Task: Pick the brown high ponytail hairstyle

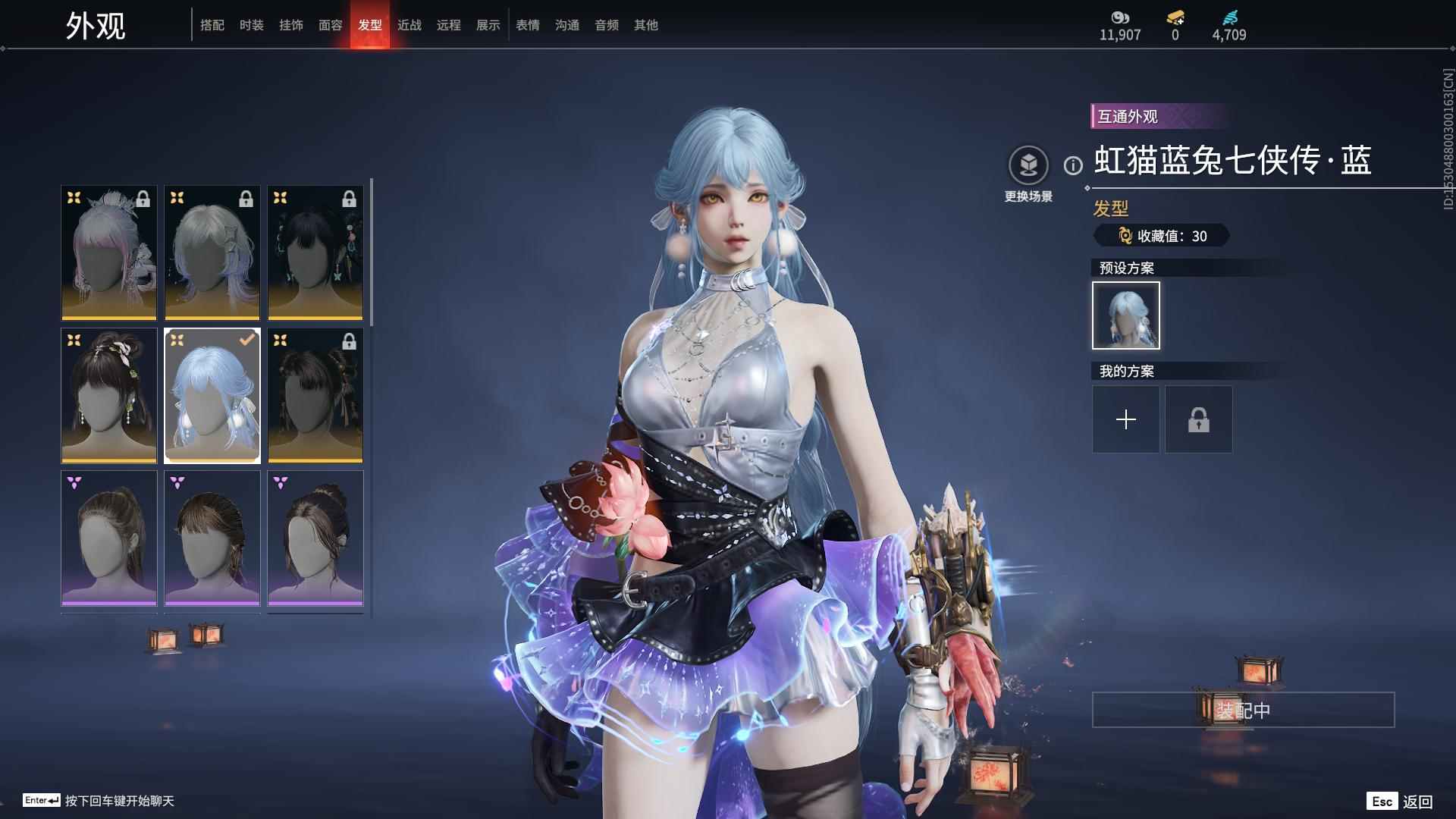Action: [109, 538]
